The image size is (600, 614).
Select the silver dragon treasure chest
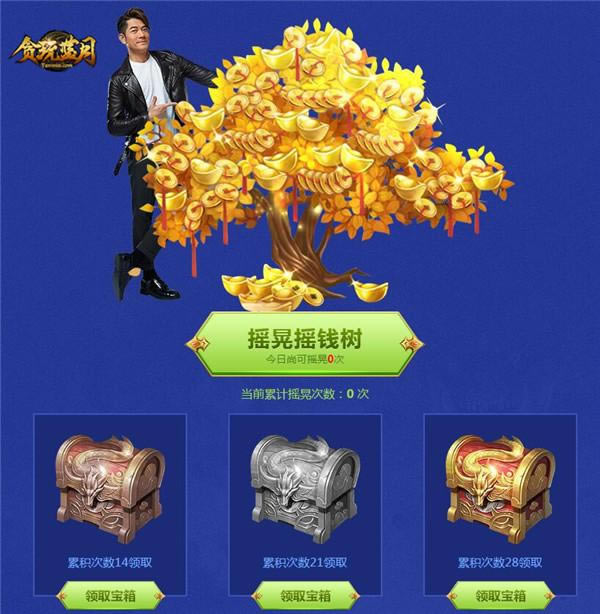tap(304, 487)
